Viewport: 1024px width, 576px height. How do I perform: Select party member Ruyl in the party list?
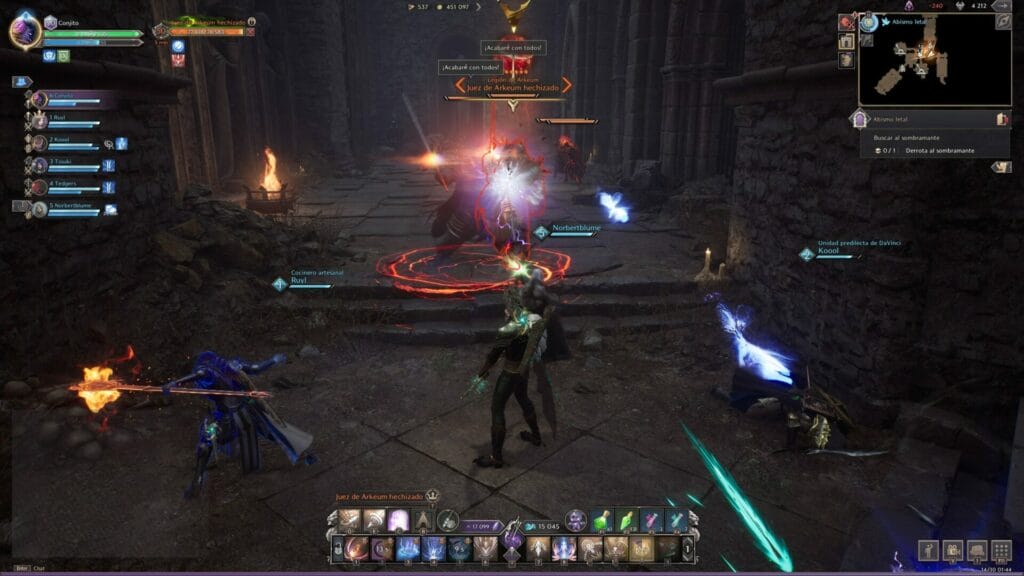[60, 119]
